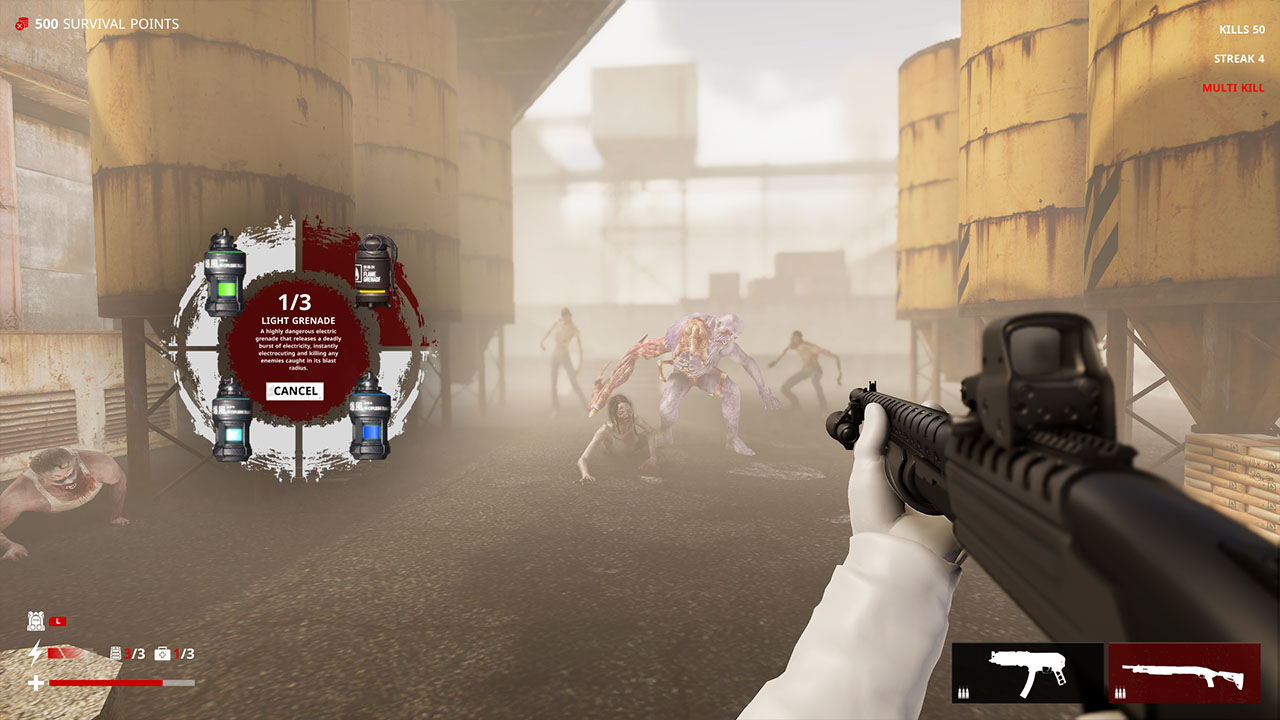Click the stamina lightning bolt icon
The image size is (1280, 720).
click(x=36, y=651)
